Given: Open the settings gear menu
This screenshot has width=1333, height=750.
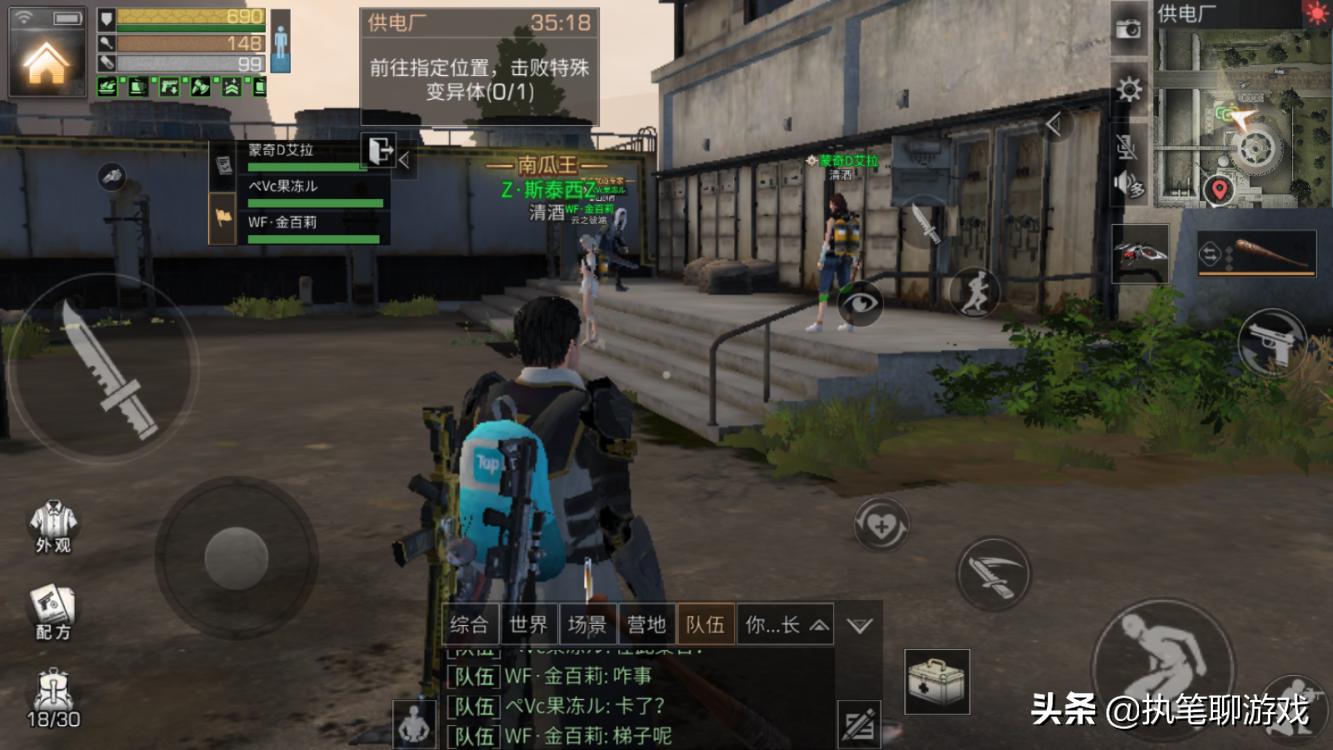Looking at the screenshot, I should point(1128,88).
